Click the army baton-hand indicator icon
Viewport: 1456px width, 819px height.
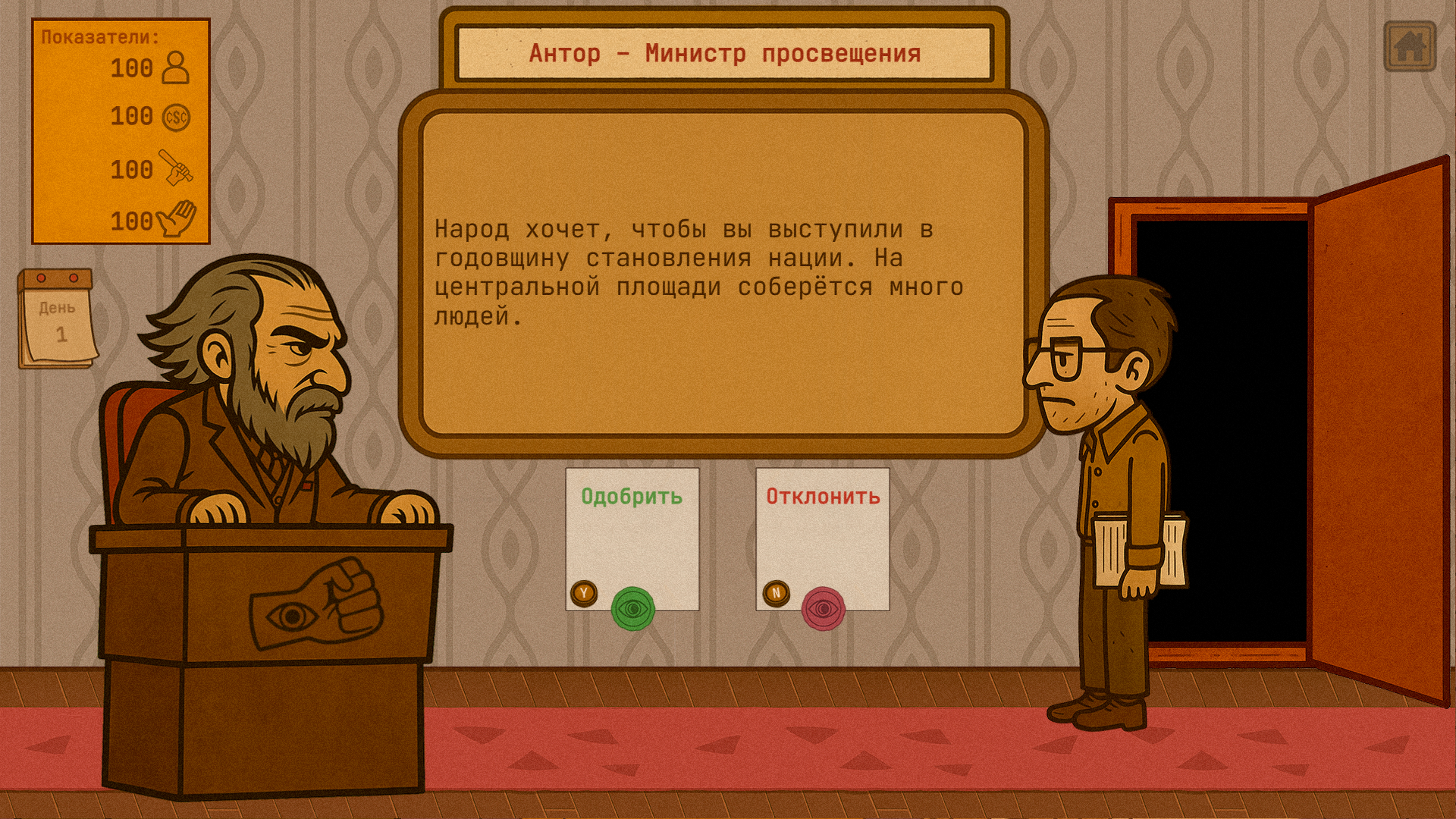point(176,168)
